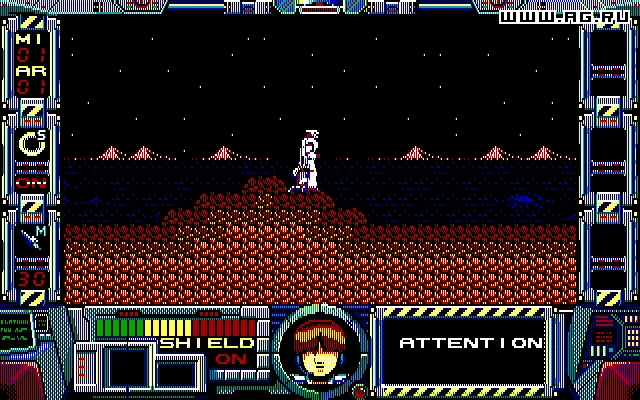This screenshot has width=640, height=400.
Task: Activate the circular S weapon icon
Action: pos(31,146)
